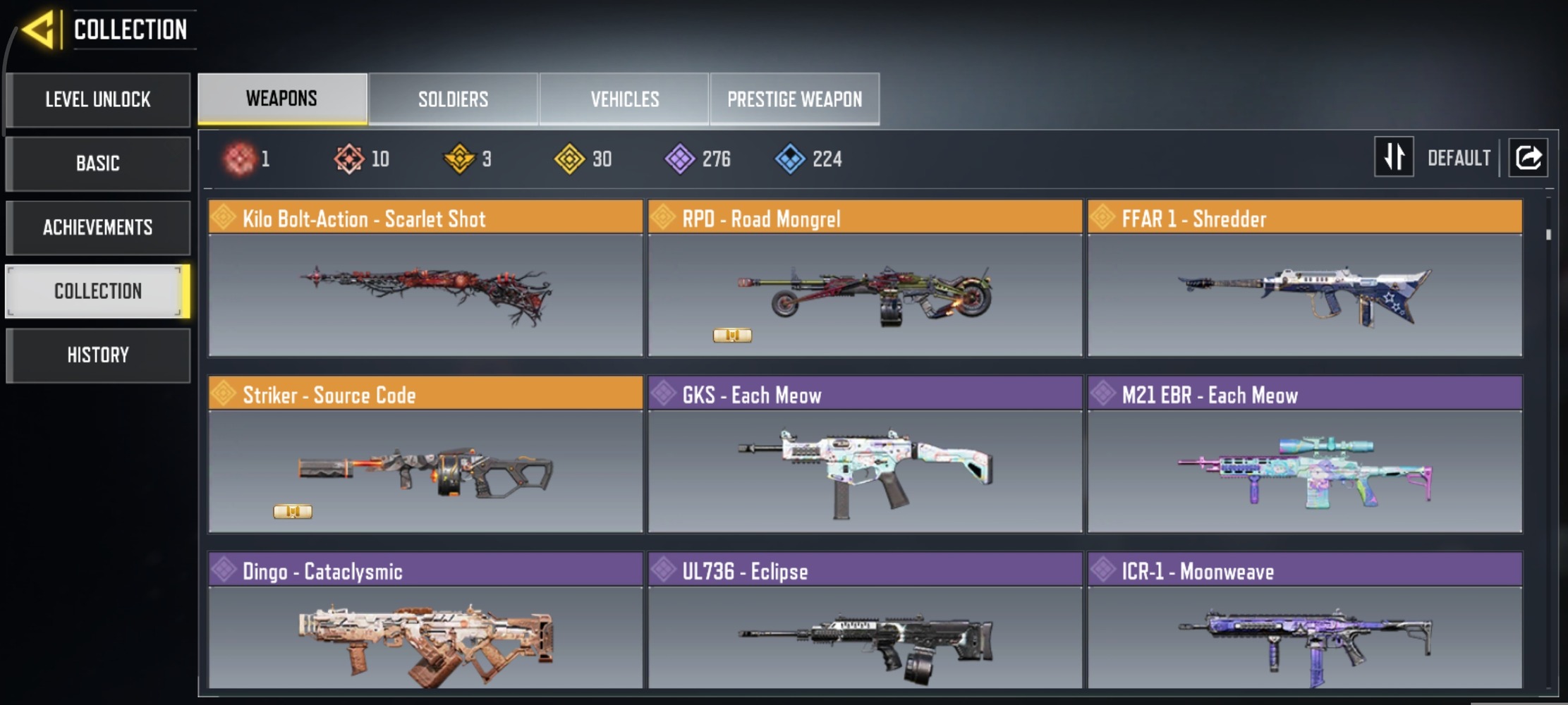Choose the RPD Road Mongrel card

[865, 278]
